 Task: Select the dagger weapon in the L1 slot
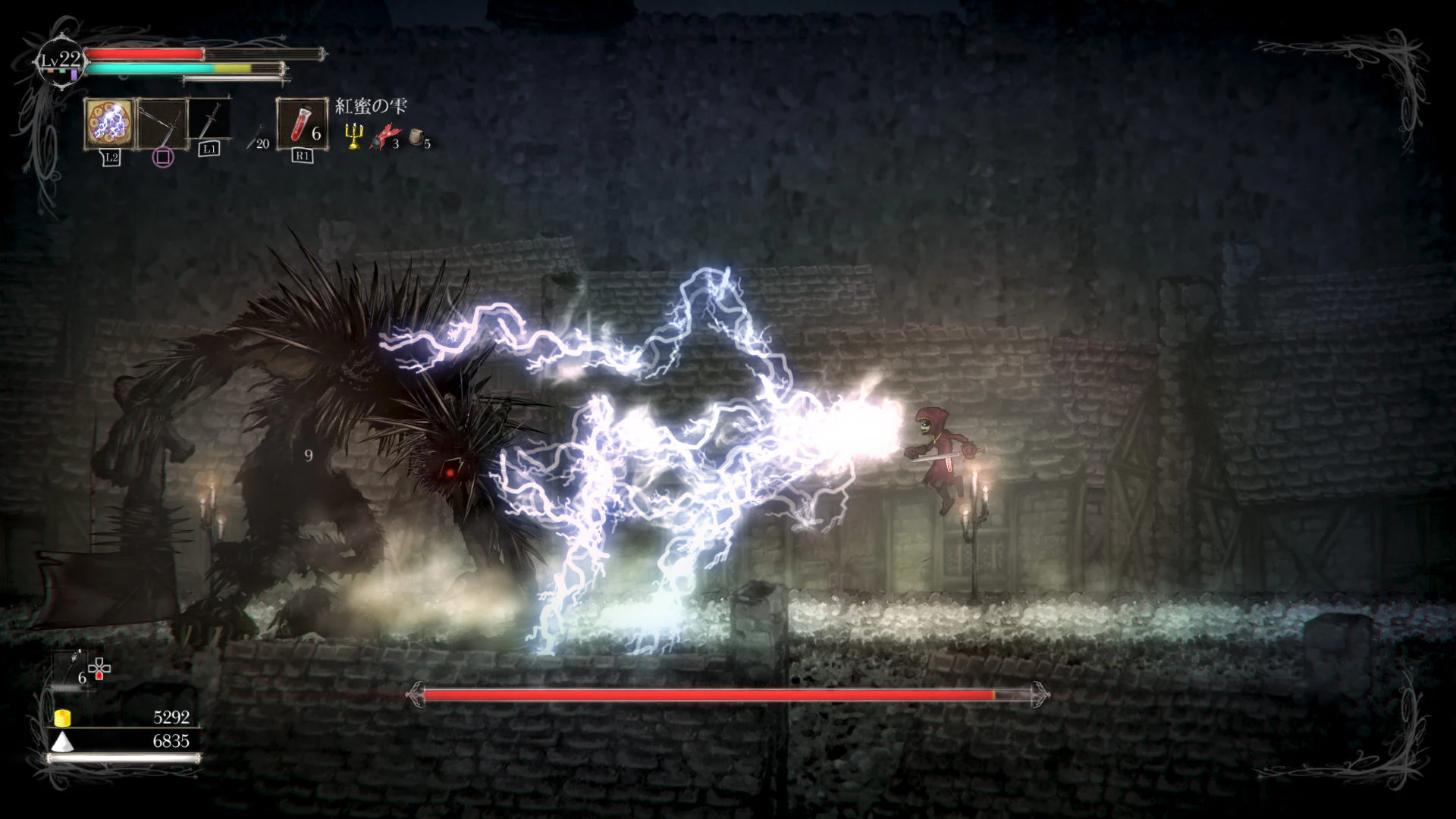coord(209,123)
